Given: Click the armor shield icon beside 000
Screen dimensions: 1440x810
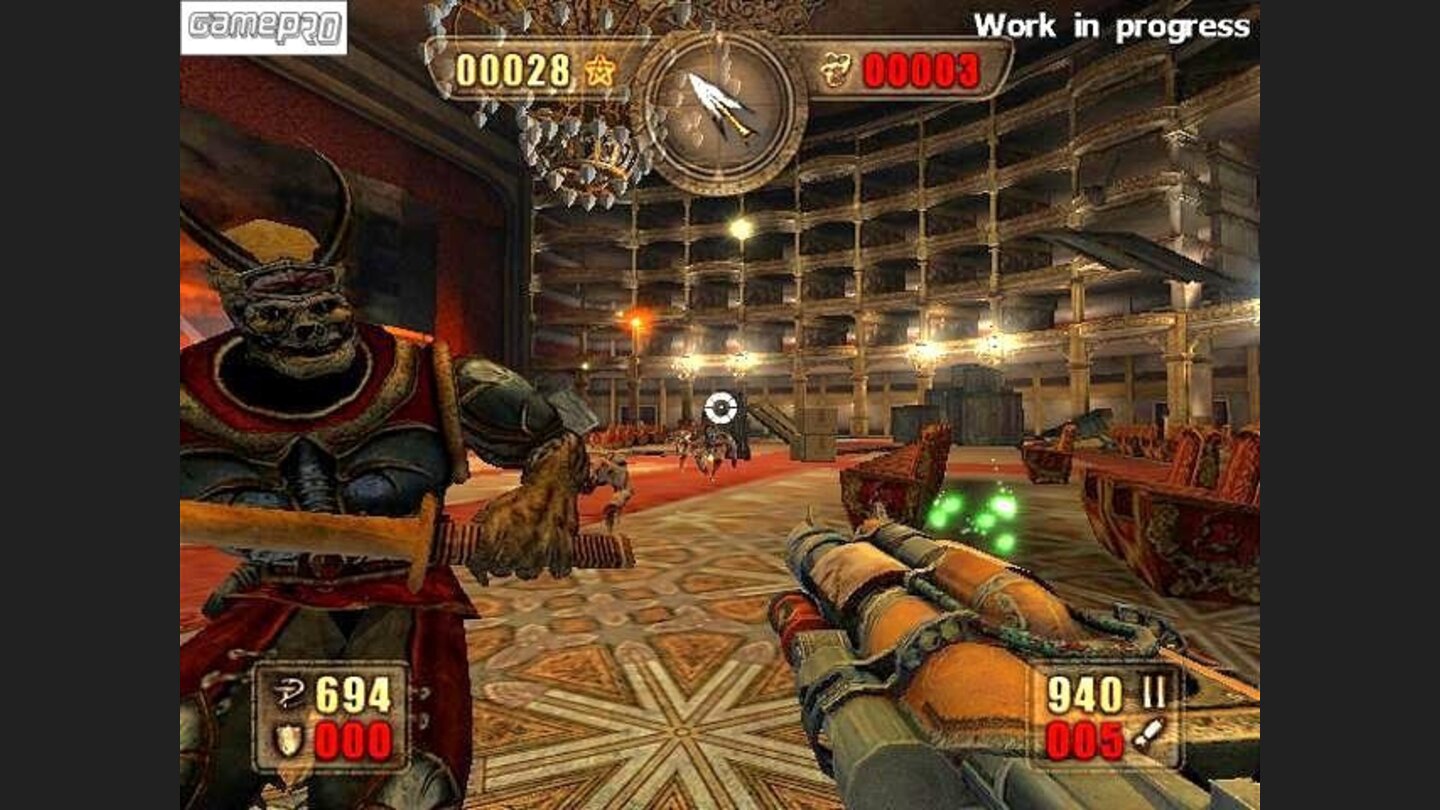Looking at the screenshot, I should [287, 740].
